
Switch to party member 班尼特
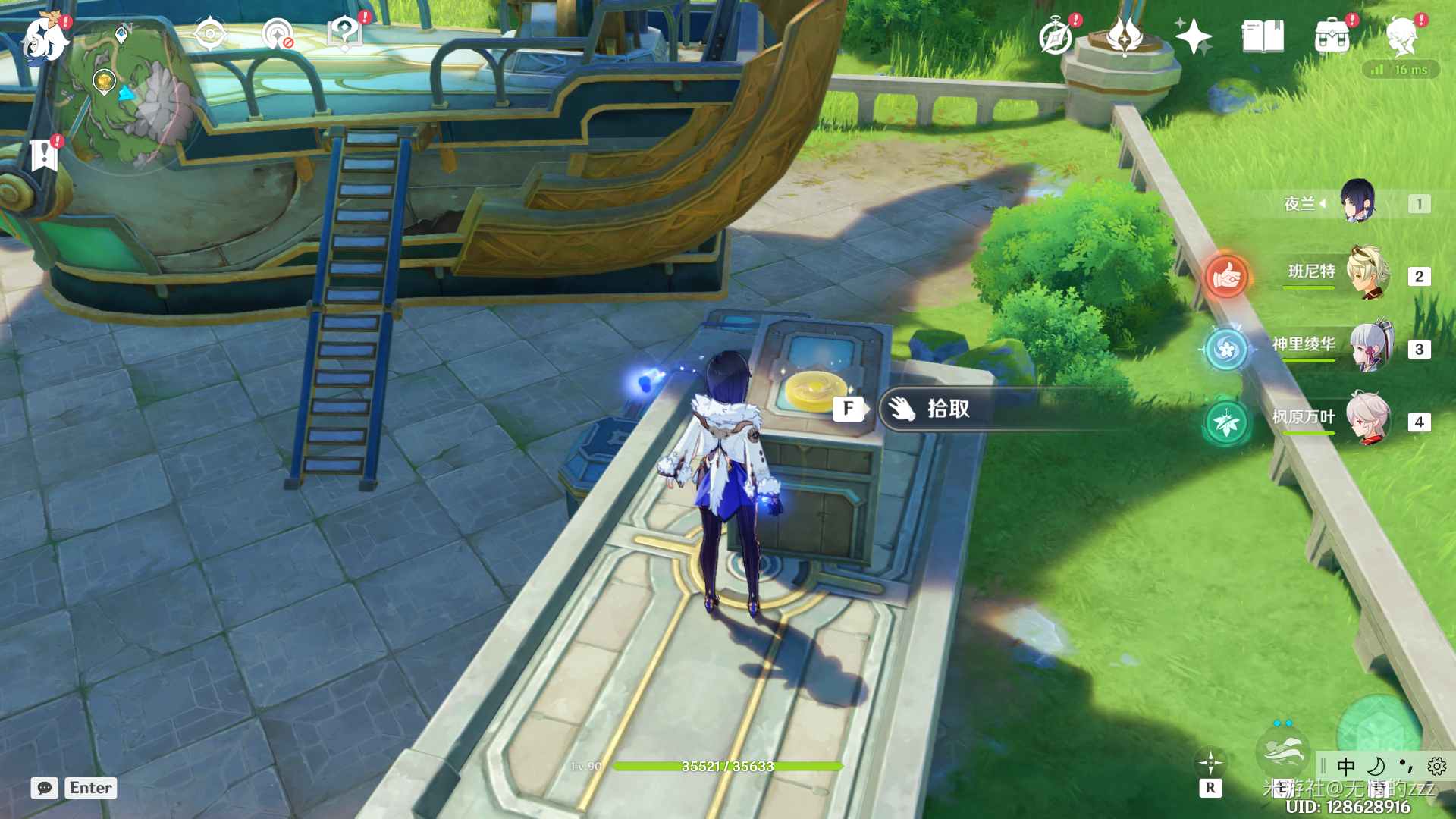tap(1367, 273)
